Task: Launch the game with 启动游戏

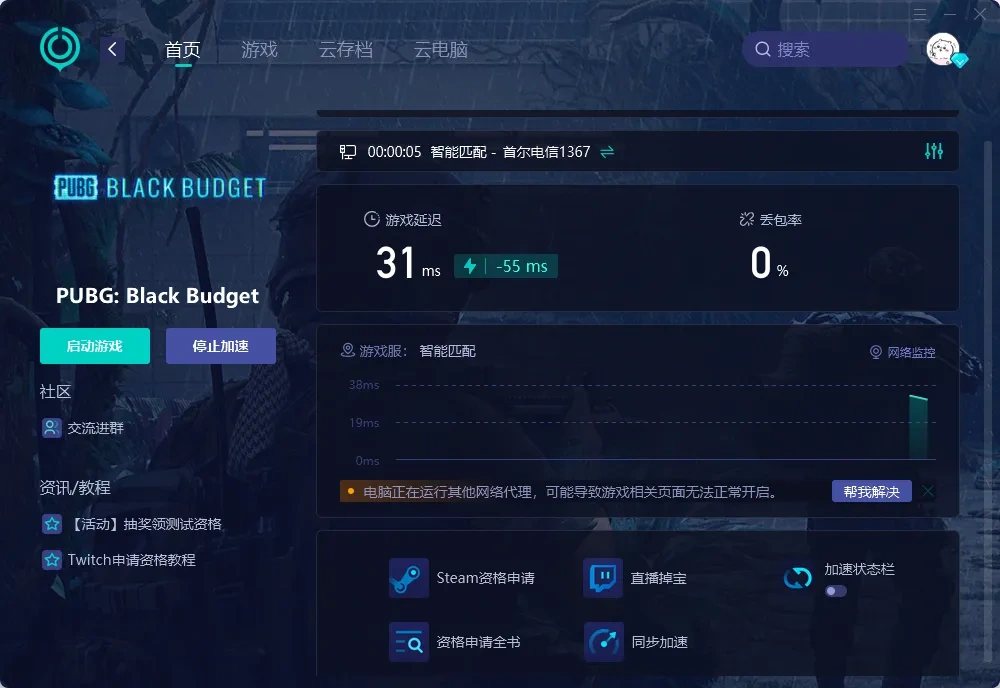Action: (95, 346)
